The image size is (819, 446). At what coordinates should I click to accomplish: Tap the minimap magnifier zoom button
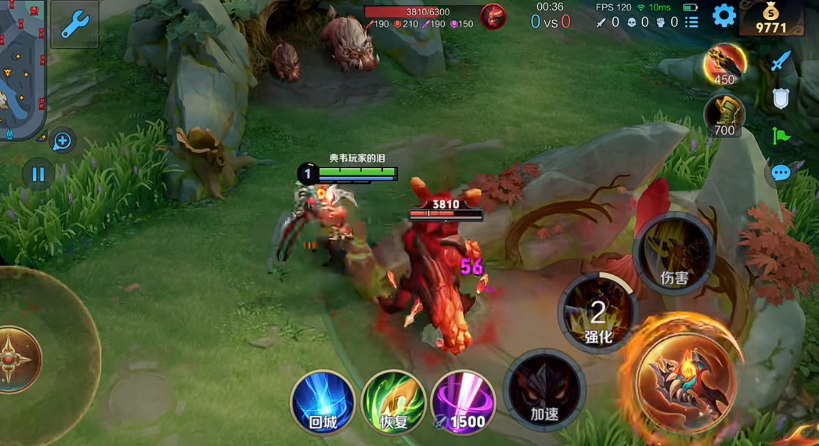61,141
